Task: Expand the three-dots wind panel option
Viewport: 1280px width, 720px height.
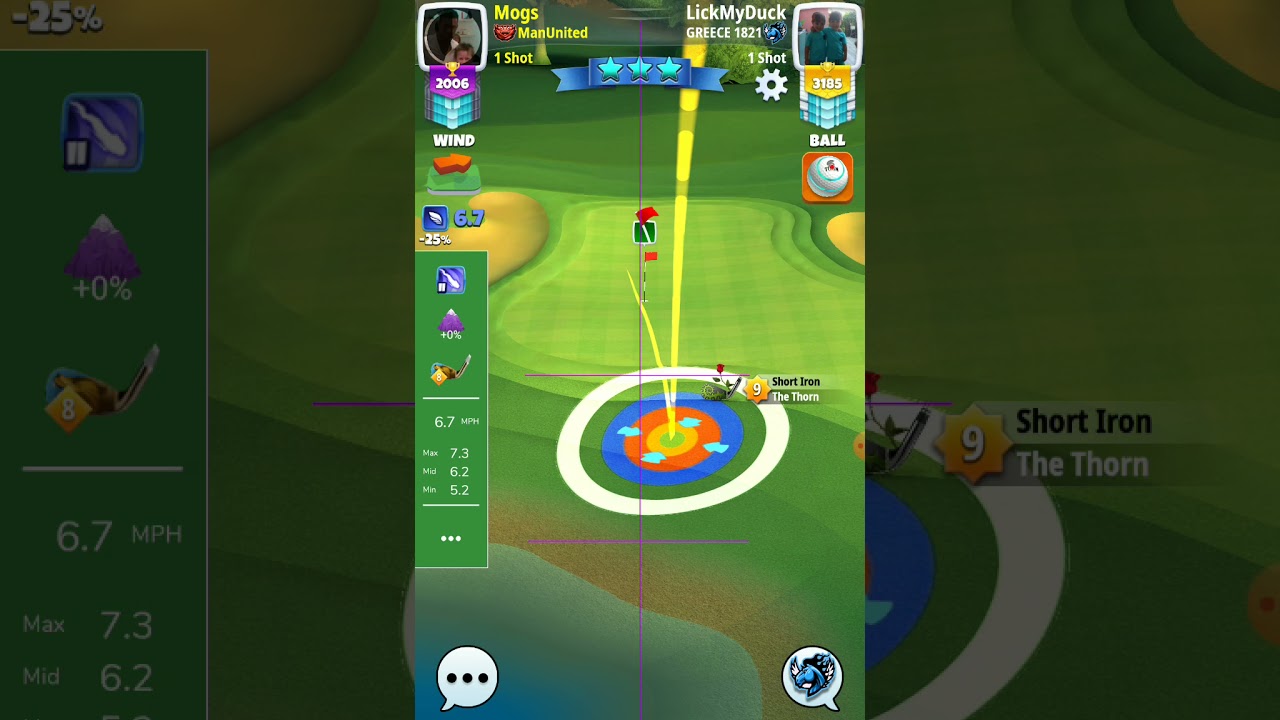Action: click(451, 539)
